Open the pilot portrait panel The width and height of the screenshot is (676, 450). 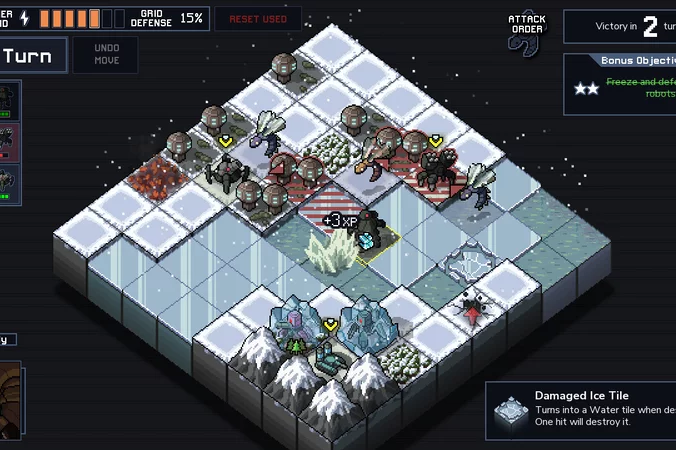pos(9,396)
